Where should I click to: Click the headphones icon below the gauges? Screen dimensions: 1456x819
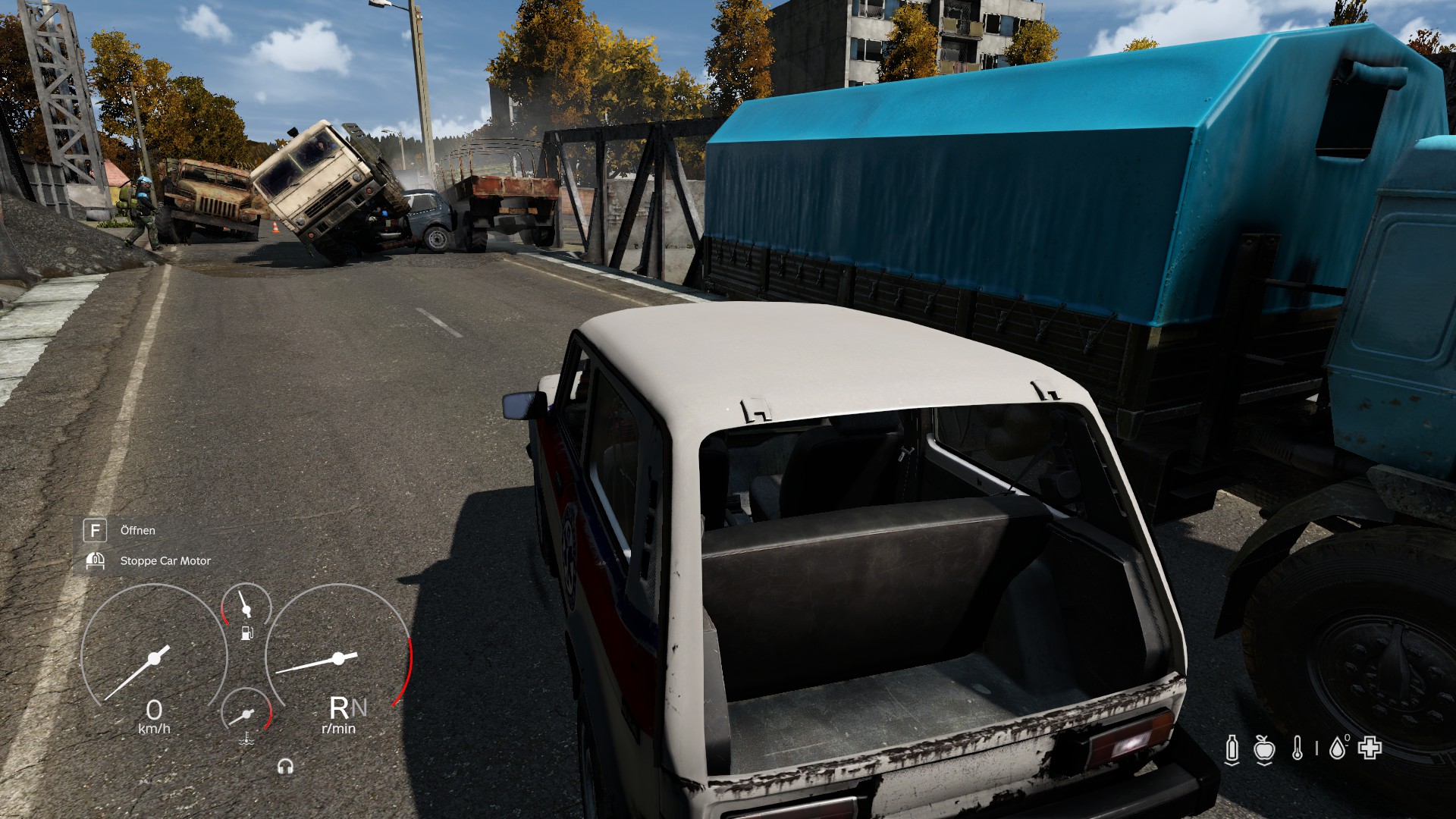[285, 767]
